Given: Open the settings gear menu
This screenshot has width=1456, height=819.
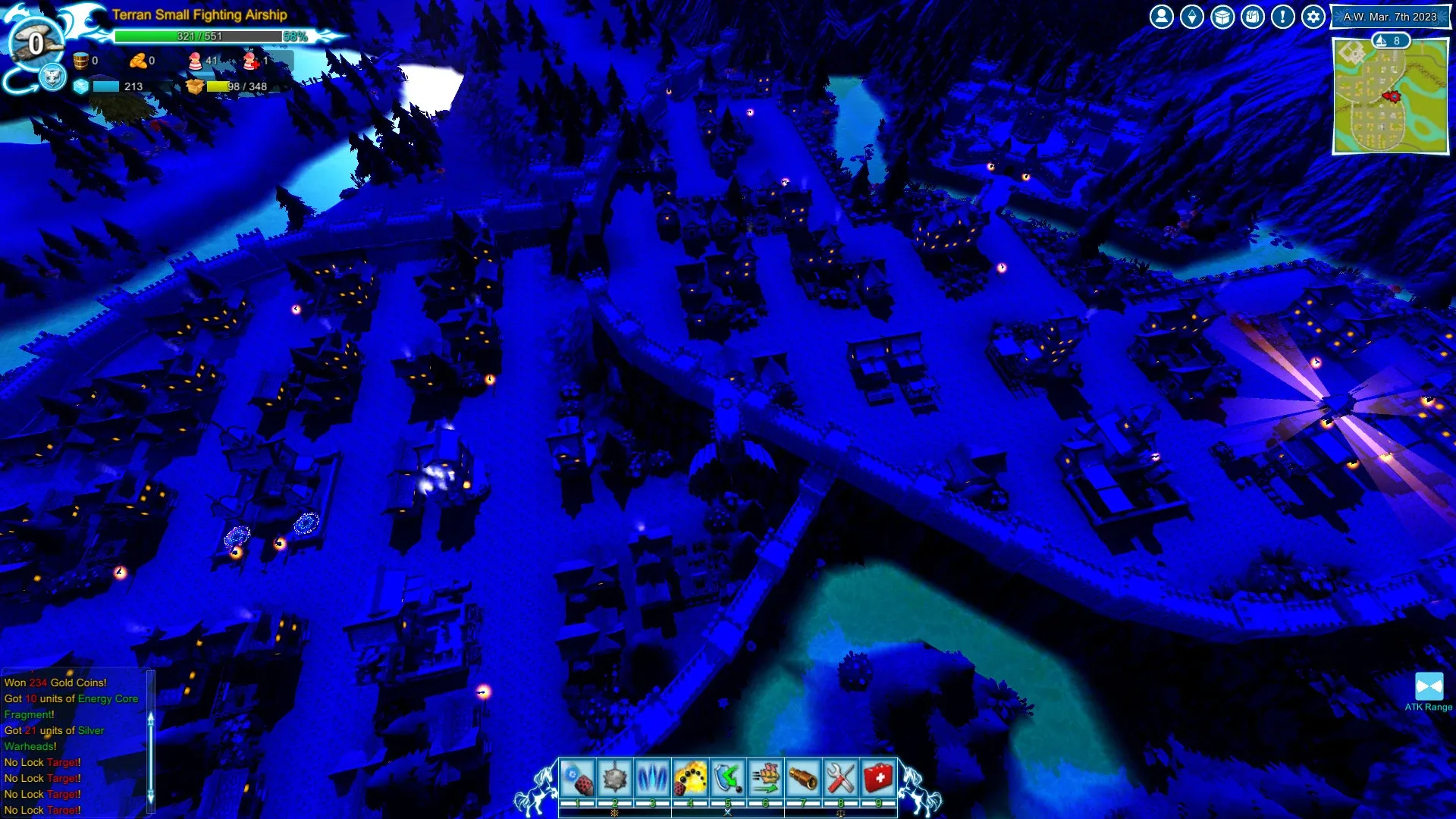Looking at the screenshot, I should pyautogui.click(x=1313, y=16).
